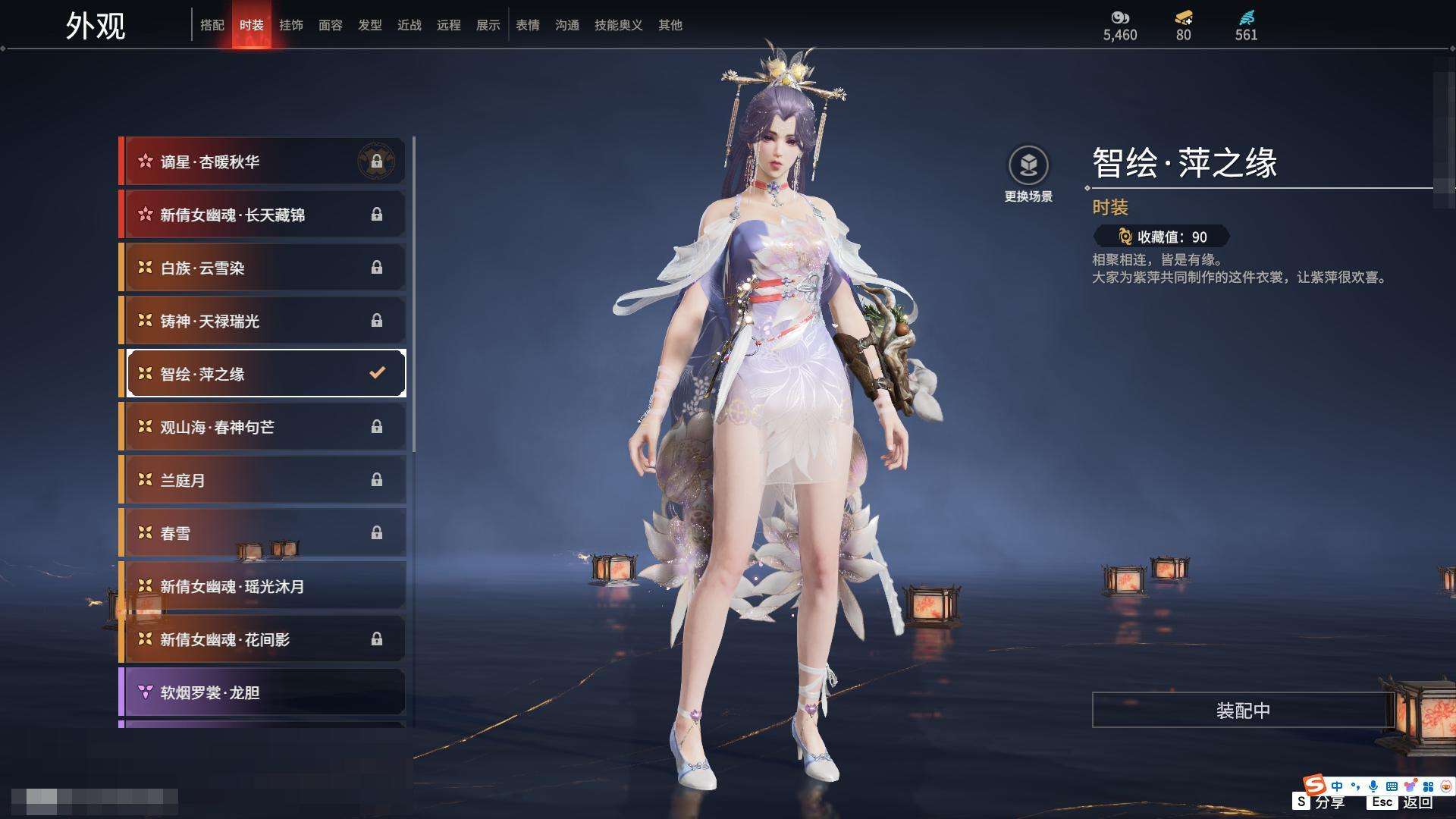Switch to 发型 hairstyle tab
Image resolution: width=1456 pixels, height=819 pixels.
370,25
